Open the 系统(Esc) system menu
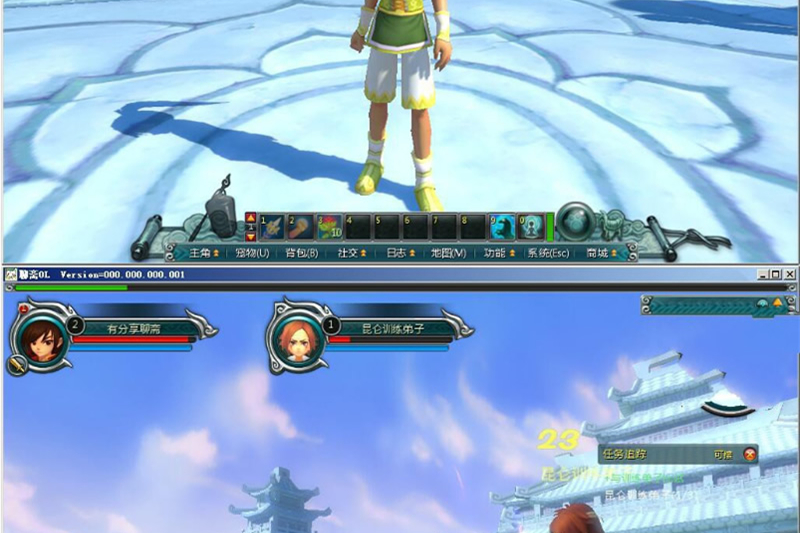The height and width of the screenshot is (533, 800). (x=548, y=253)
